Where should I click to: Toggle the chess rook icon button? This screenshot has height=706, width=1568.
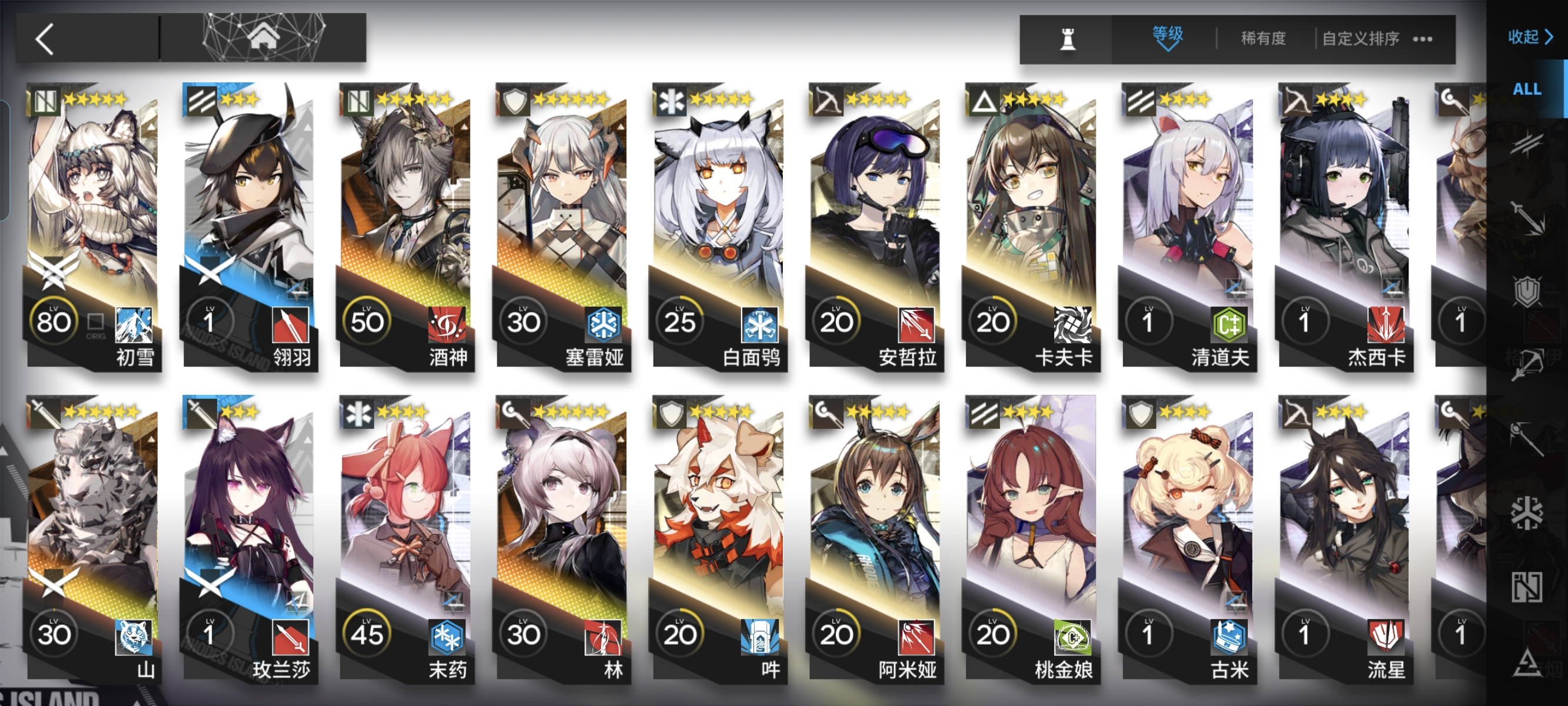tap(1067, 39)
